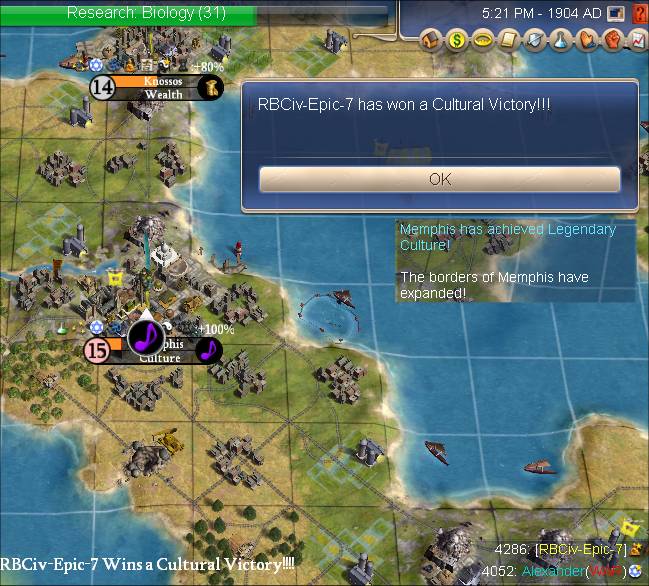Confirm the Cultural Victory with OK
The width and height of the screenshot is (649, 586).
click(x=439, y=179)
